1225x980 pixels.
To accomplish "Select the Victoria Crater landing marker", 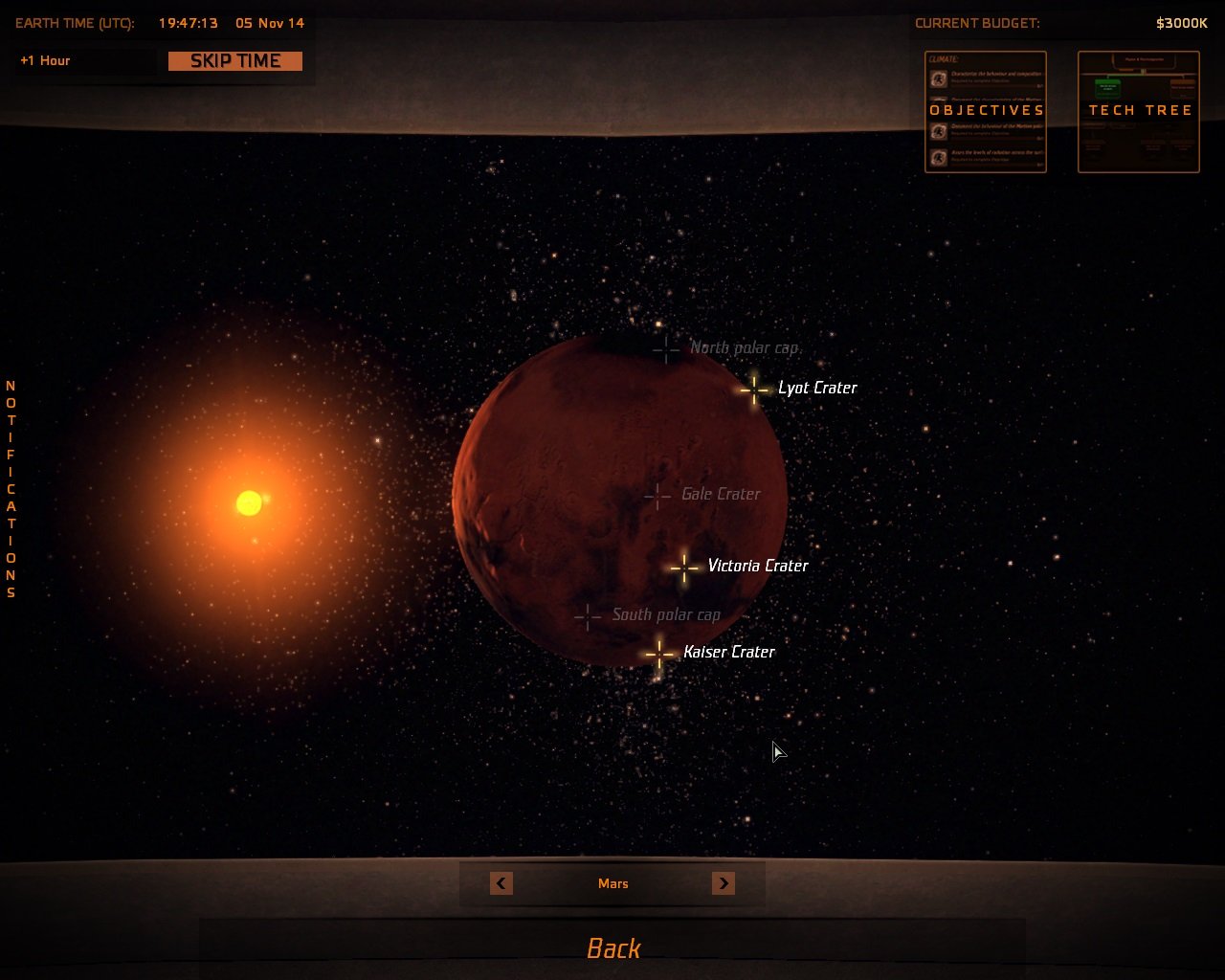I will click(684, 568).
